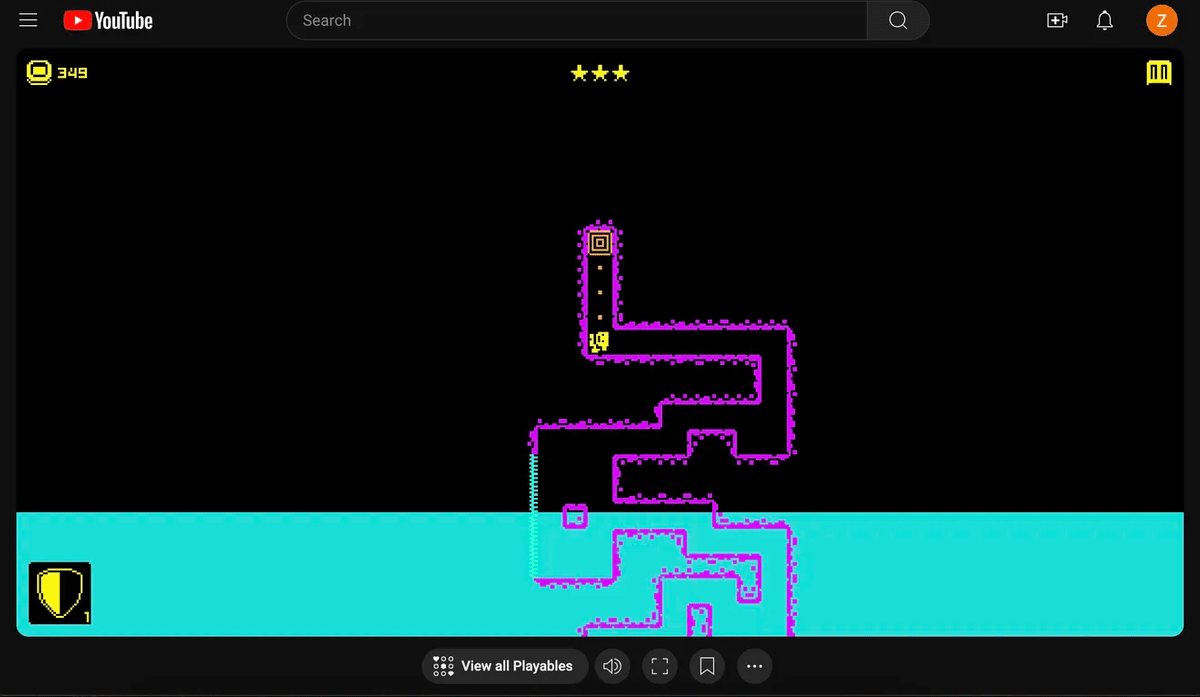The image size is (1200, 697).
Task: Click the YouTube search field
Action: (576, 20)
